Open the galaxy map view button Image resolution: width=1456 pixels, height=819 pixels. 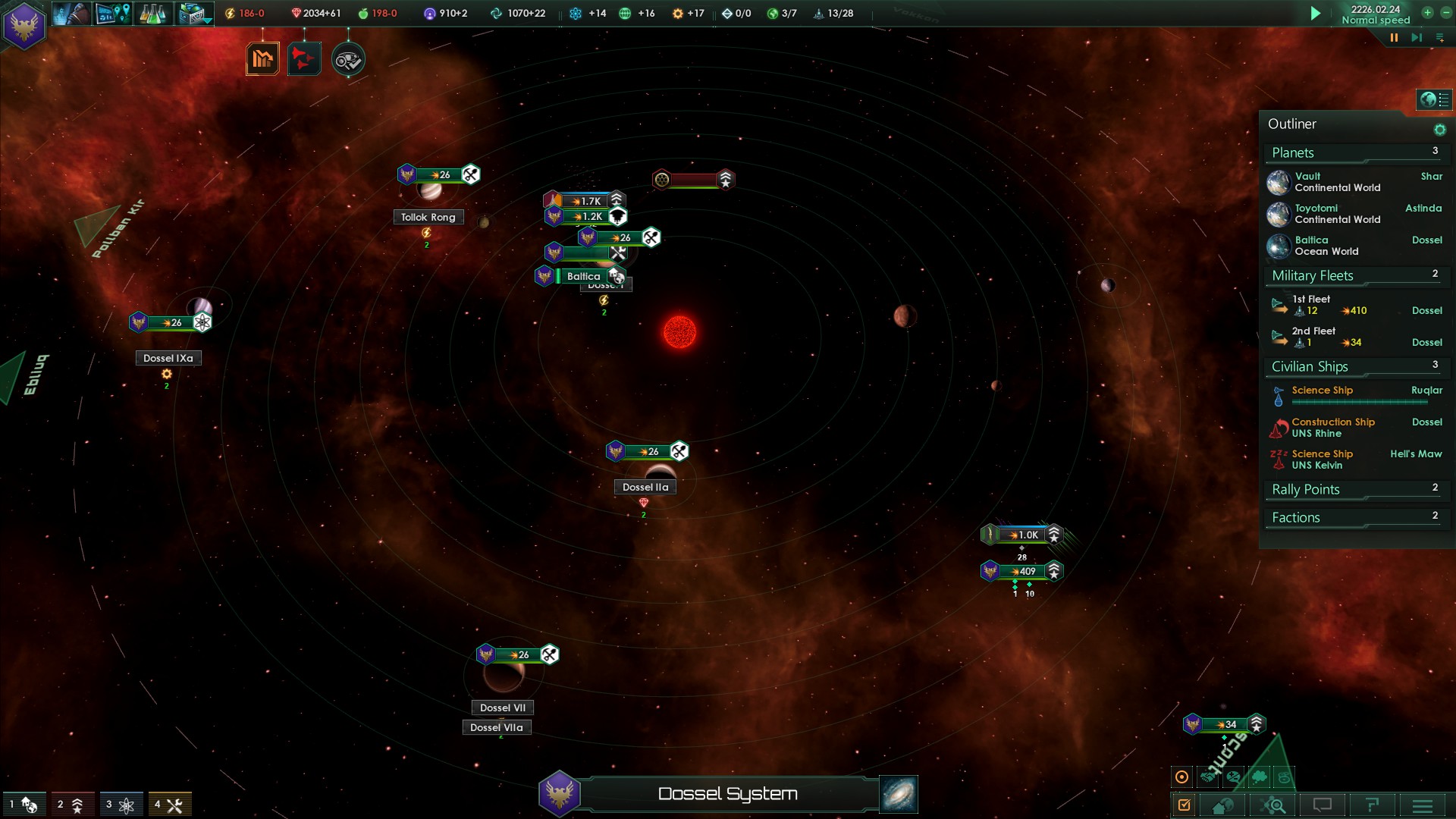[x=899, y=794]
